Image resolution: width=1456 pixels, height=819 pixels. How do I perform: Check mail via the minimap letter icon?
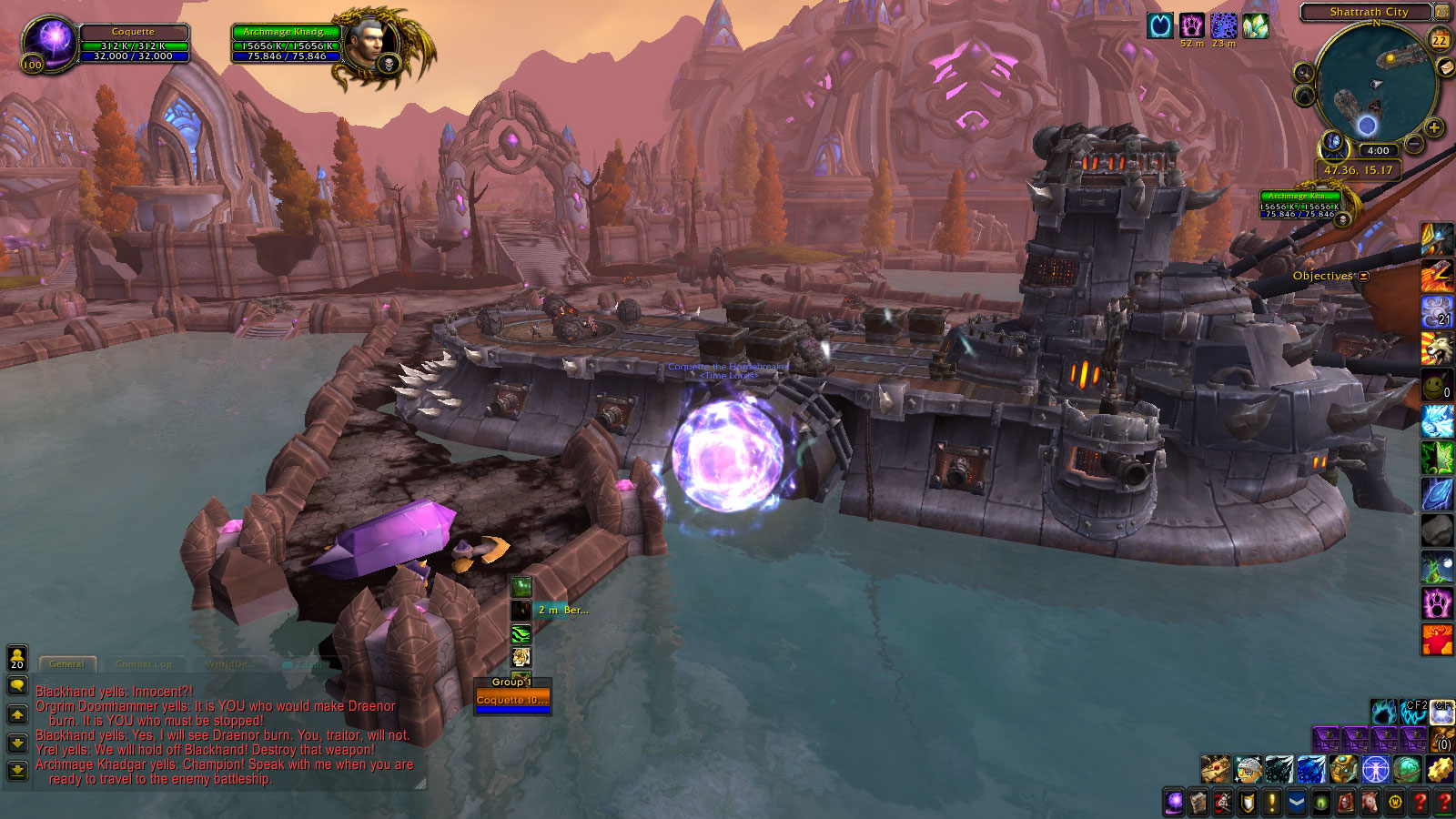pyautogui.click(x=1445, y=67)
